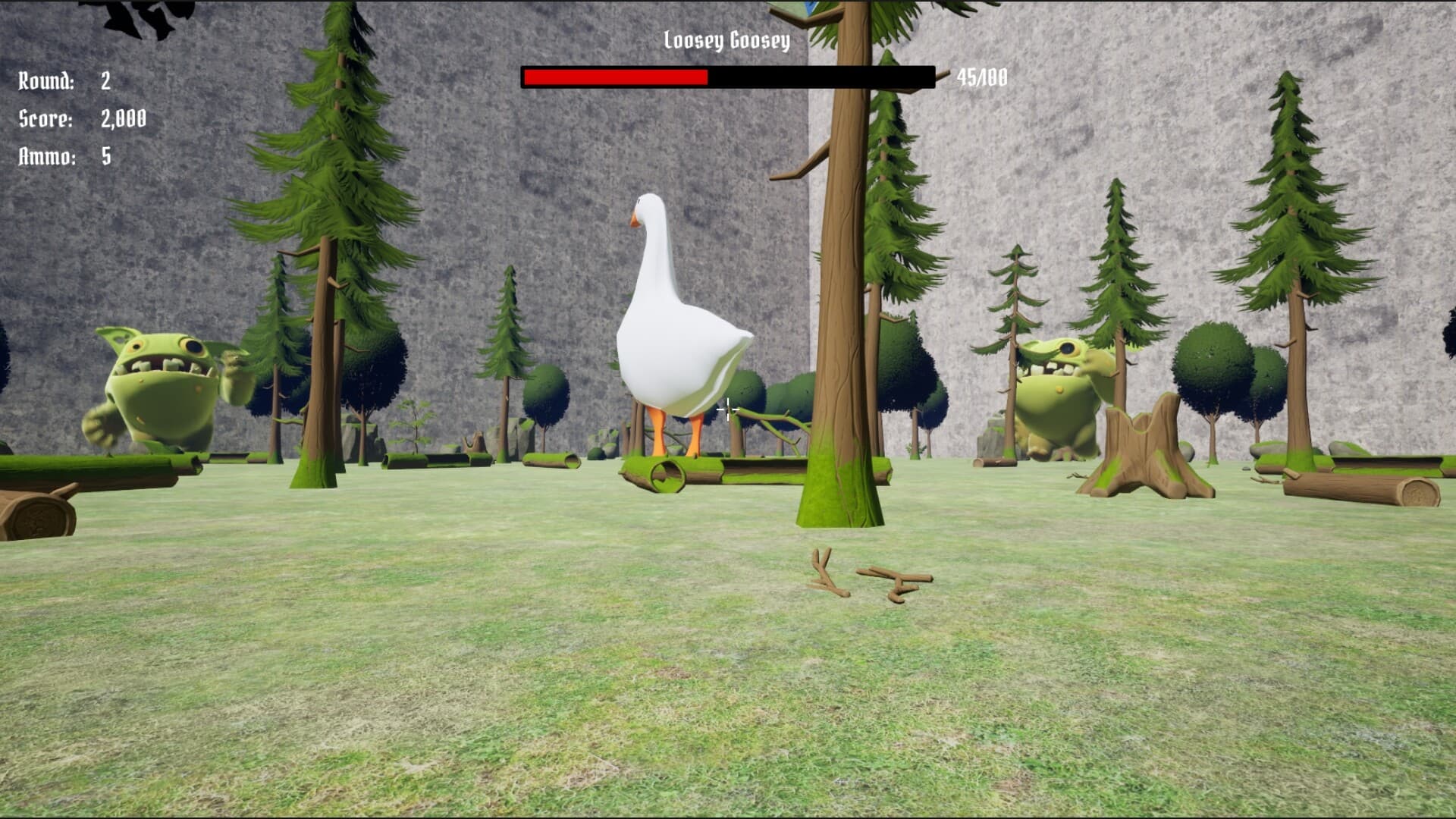Click the Round counter in the HUD
Screen dimensions: 1456x819
(57, 81)
